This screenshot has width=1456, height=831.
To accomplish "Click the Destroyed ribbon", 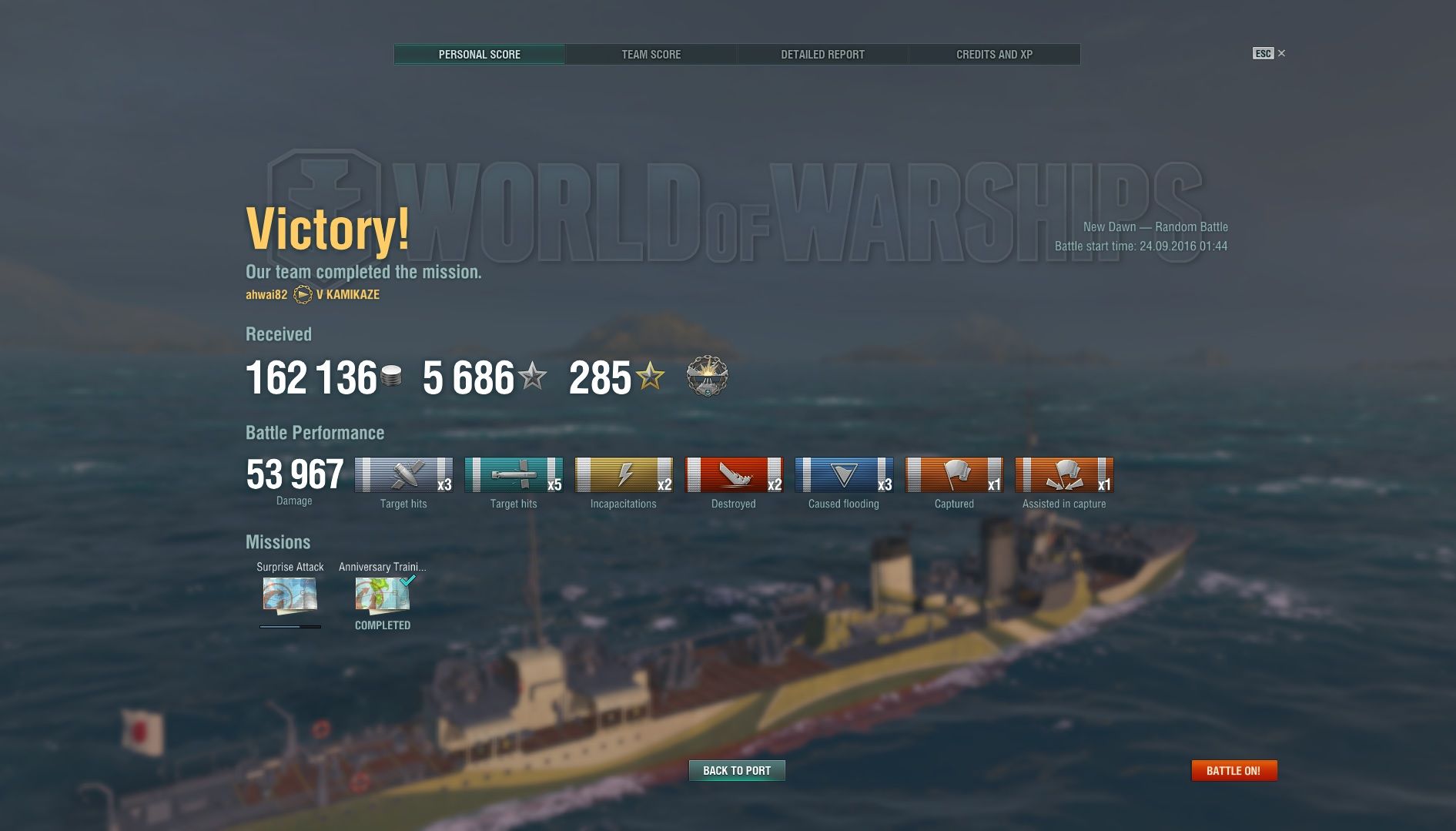I will (x=734, y=475).
